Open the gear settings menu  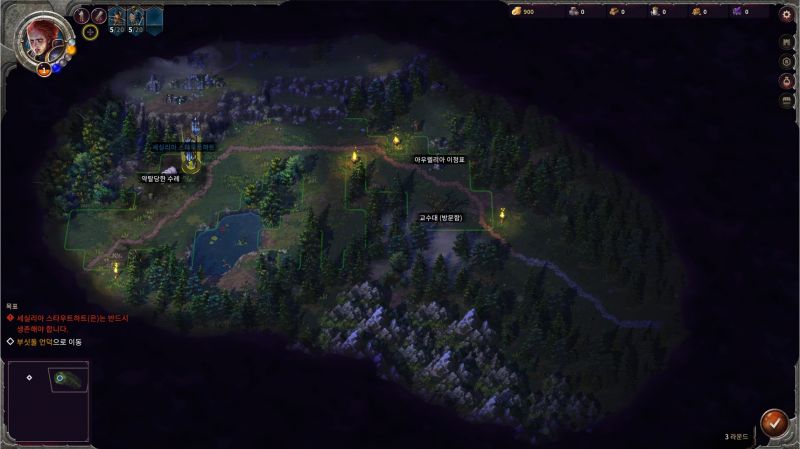coord(786,15)
